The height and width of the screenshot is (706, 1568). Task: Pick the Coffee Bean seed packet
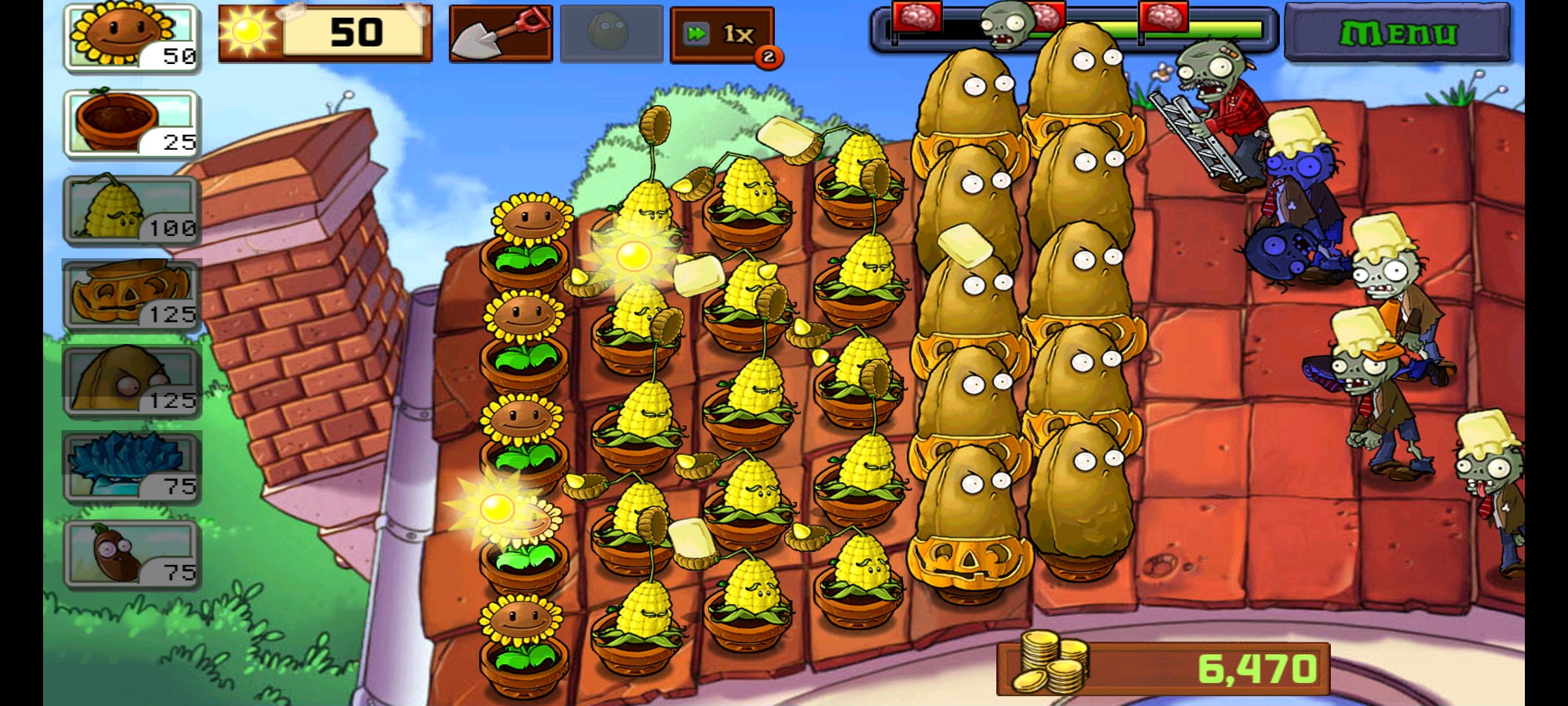pos(131,554)
